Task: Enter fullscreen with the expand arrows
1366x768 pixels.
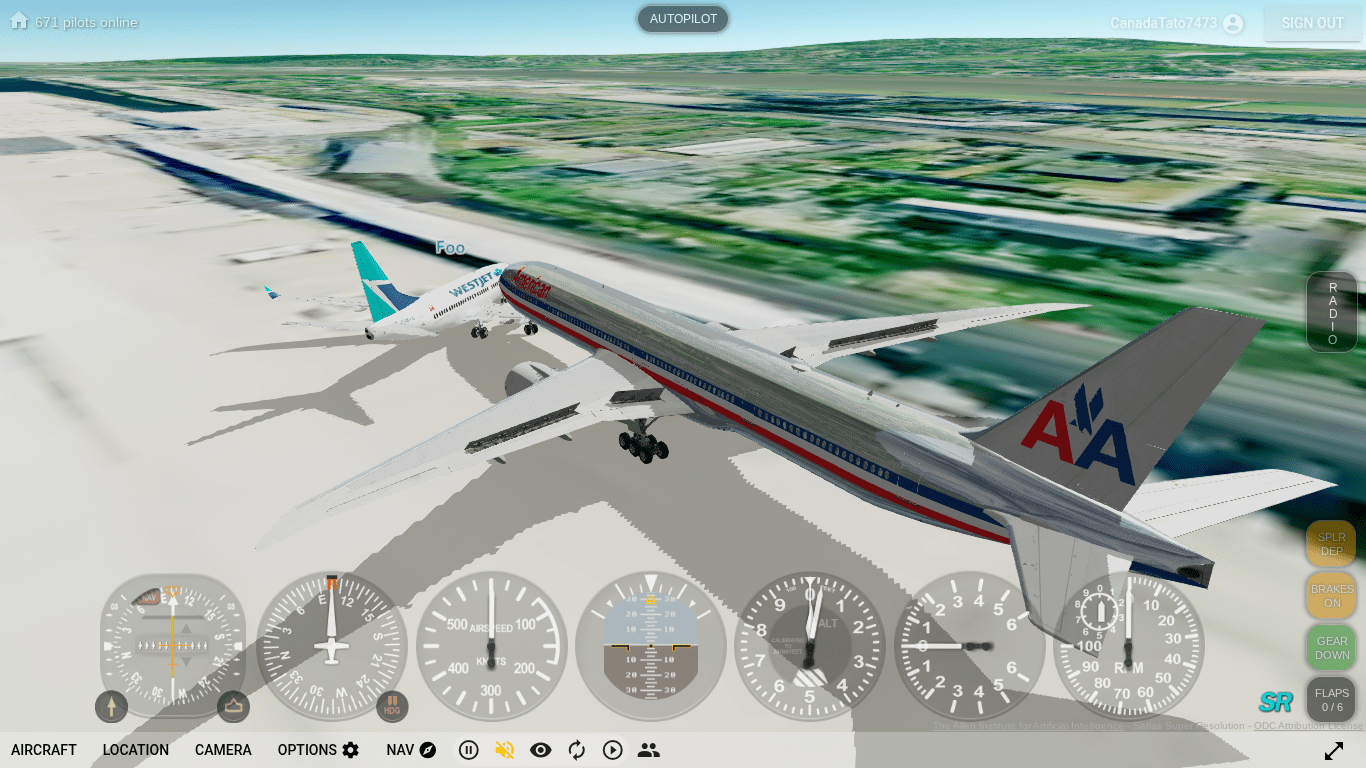Action: pos(1334,750)
